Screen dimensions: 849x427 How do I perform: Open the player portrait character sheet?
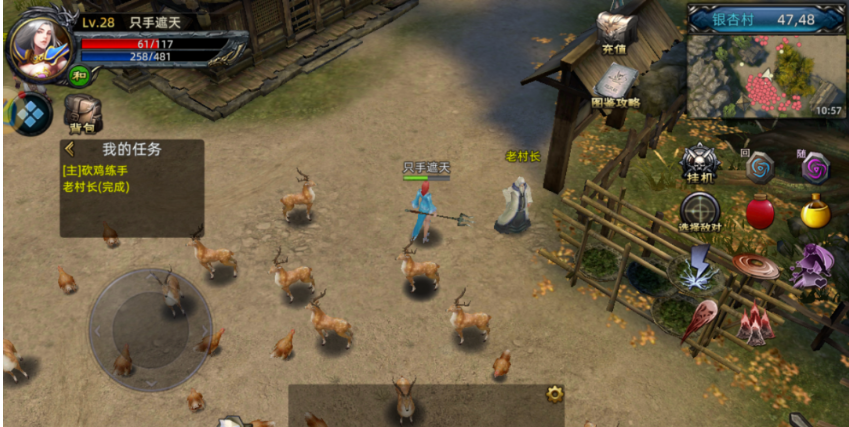click(x=40, y=46)
